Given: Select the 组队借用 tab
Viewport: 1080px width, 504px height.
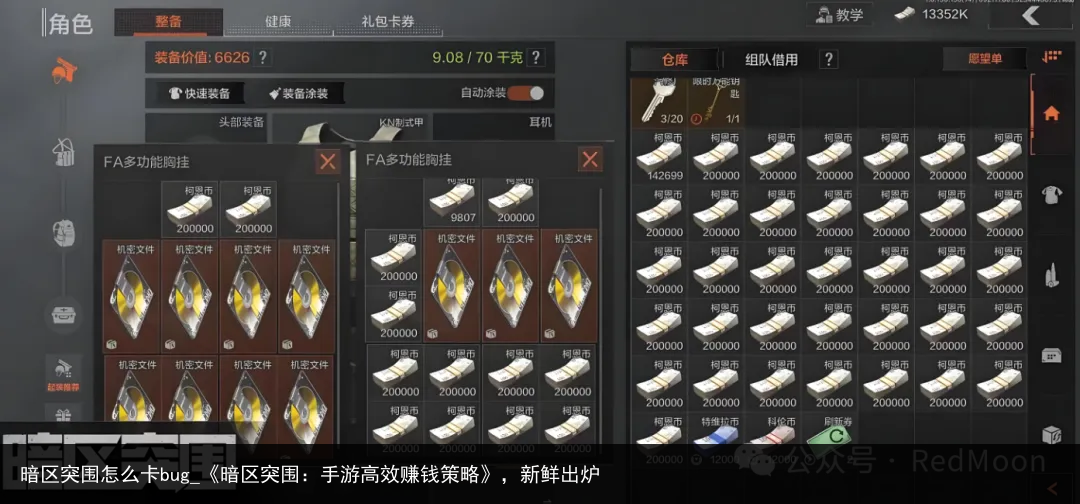Looking at the screenshot, I should 772,60.
